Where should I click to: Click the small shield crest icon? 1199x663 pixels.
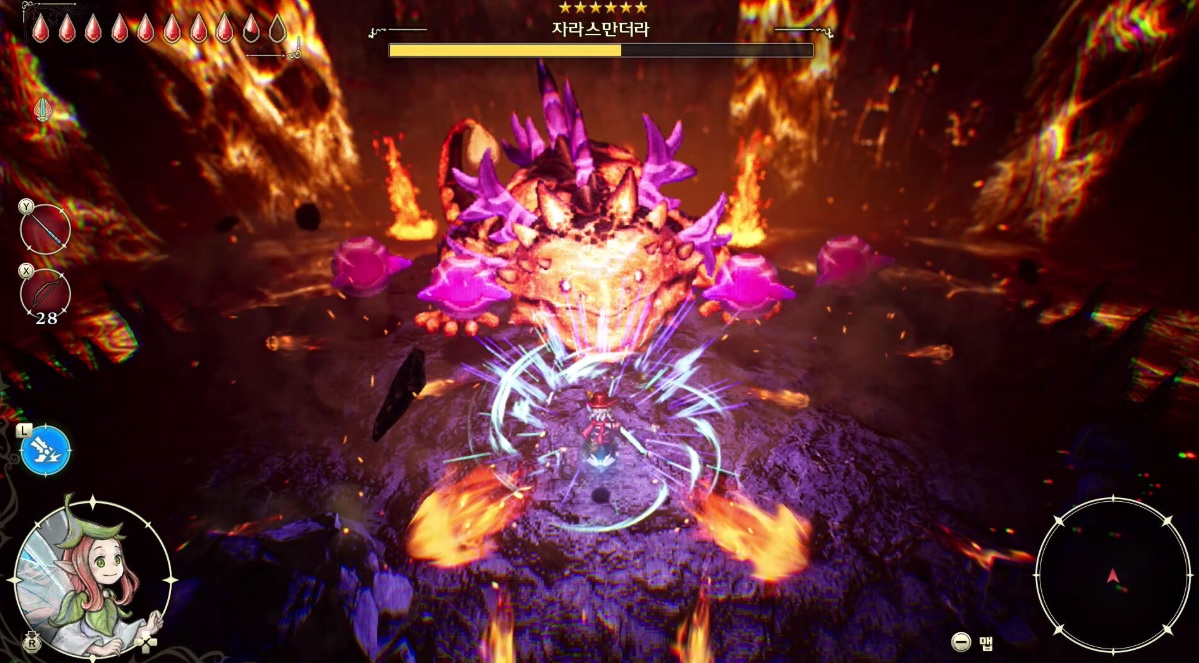tap(43, 109)
